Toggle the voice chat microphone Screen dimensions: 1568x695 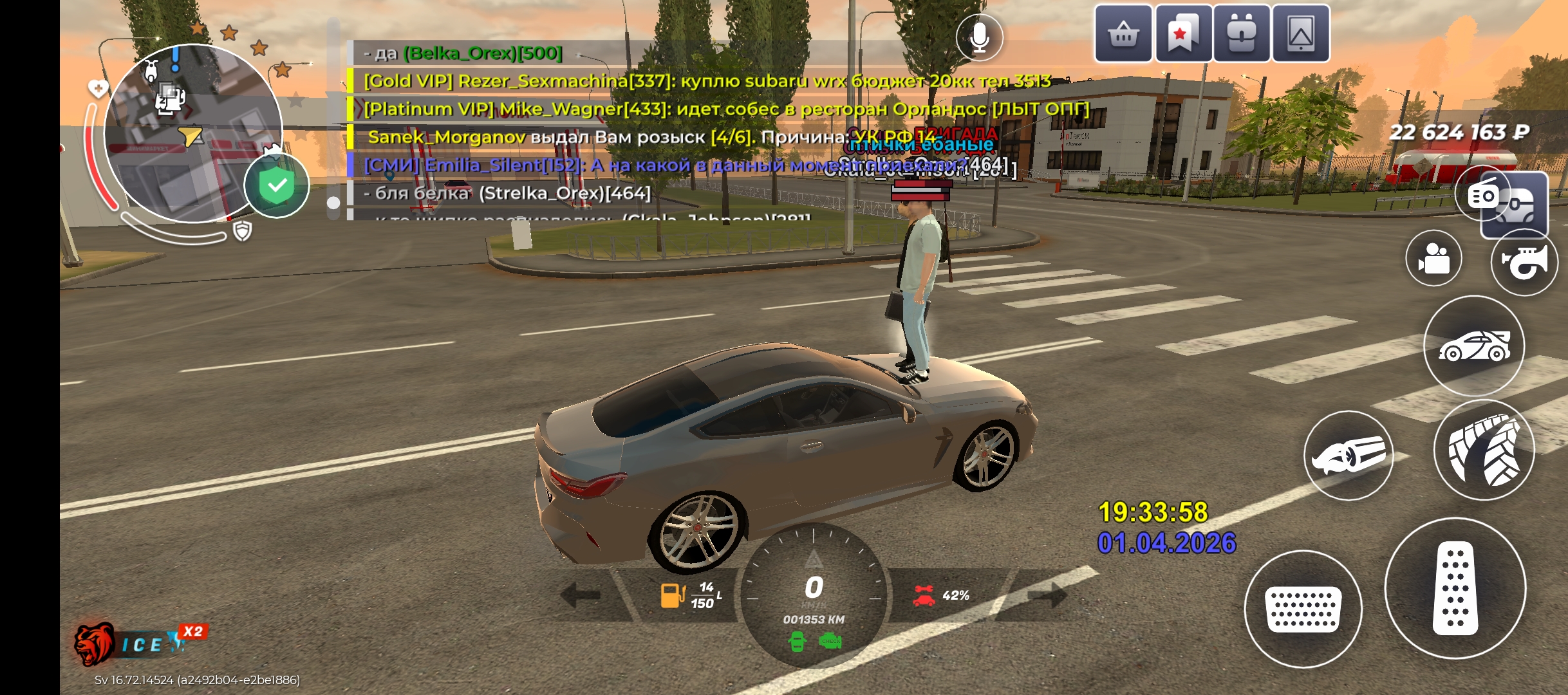(979, 38)
